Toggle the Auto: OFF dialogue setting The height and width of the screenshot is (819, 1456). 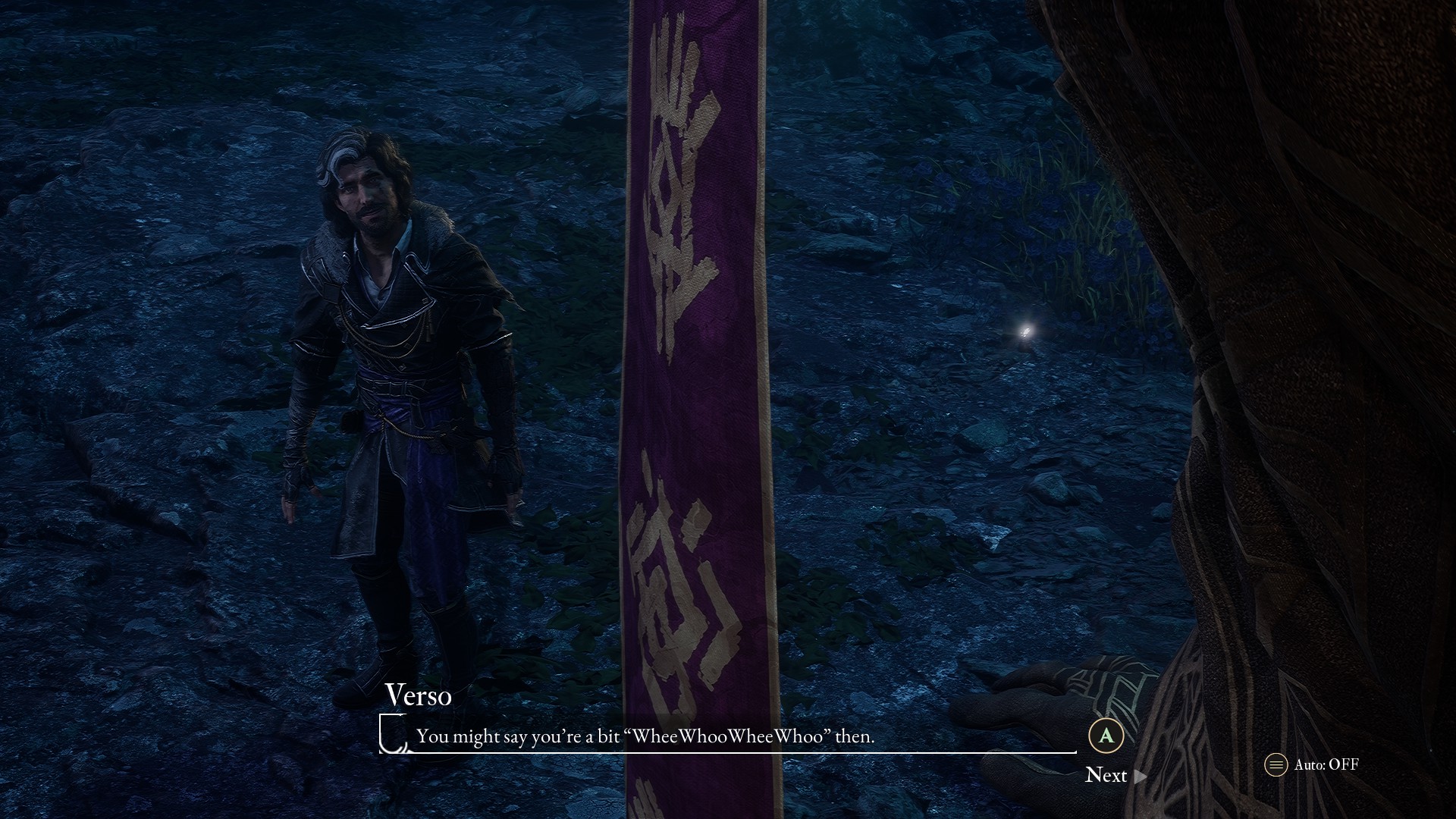point(1312,764)
